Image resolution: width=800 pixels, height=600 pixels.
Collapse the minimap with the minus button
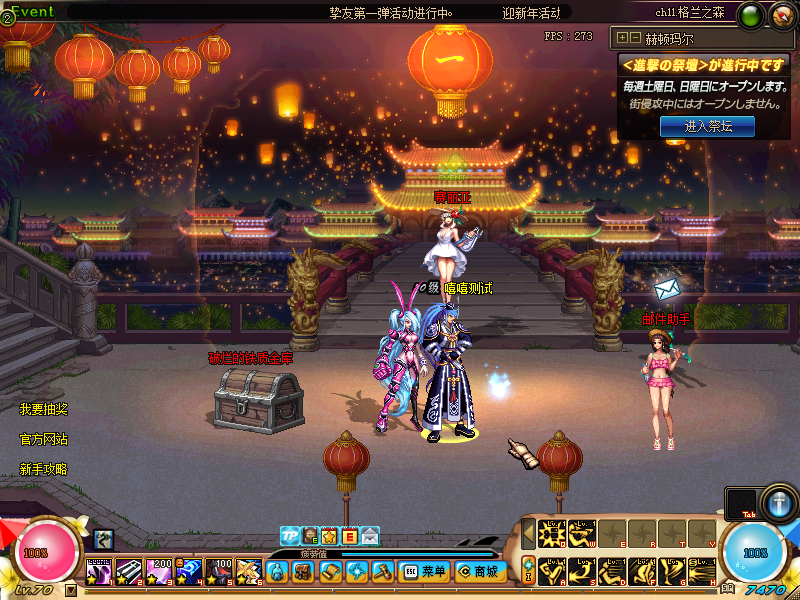click(635, 38)
